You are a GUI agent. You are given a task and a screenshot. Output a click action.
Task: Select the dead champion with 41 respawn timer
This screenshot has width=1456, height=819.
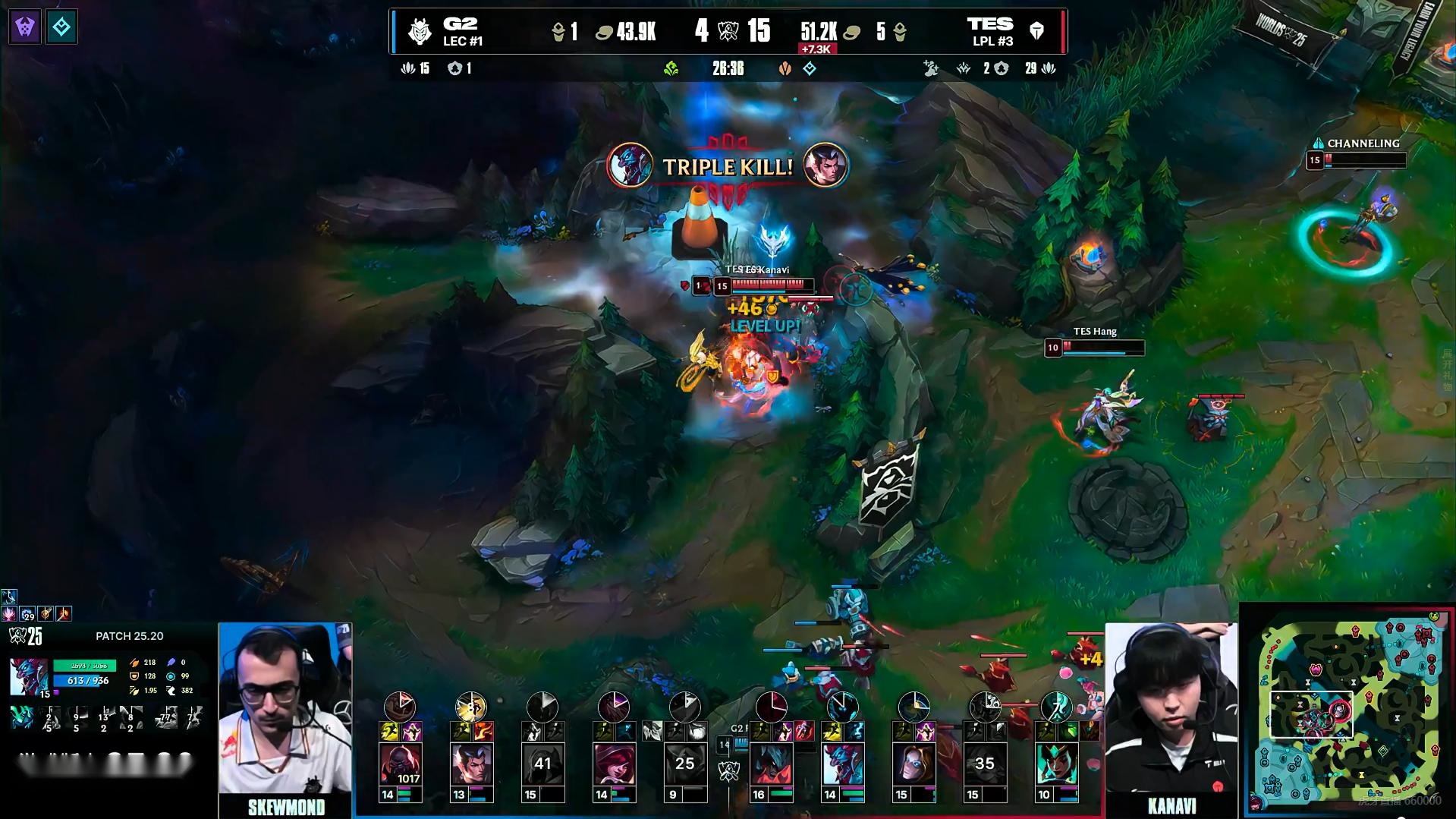point(542,764)
